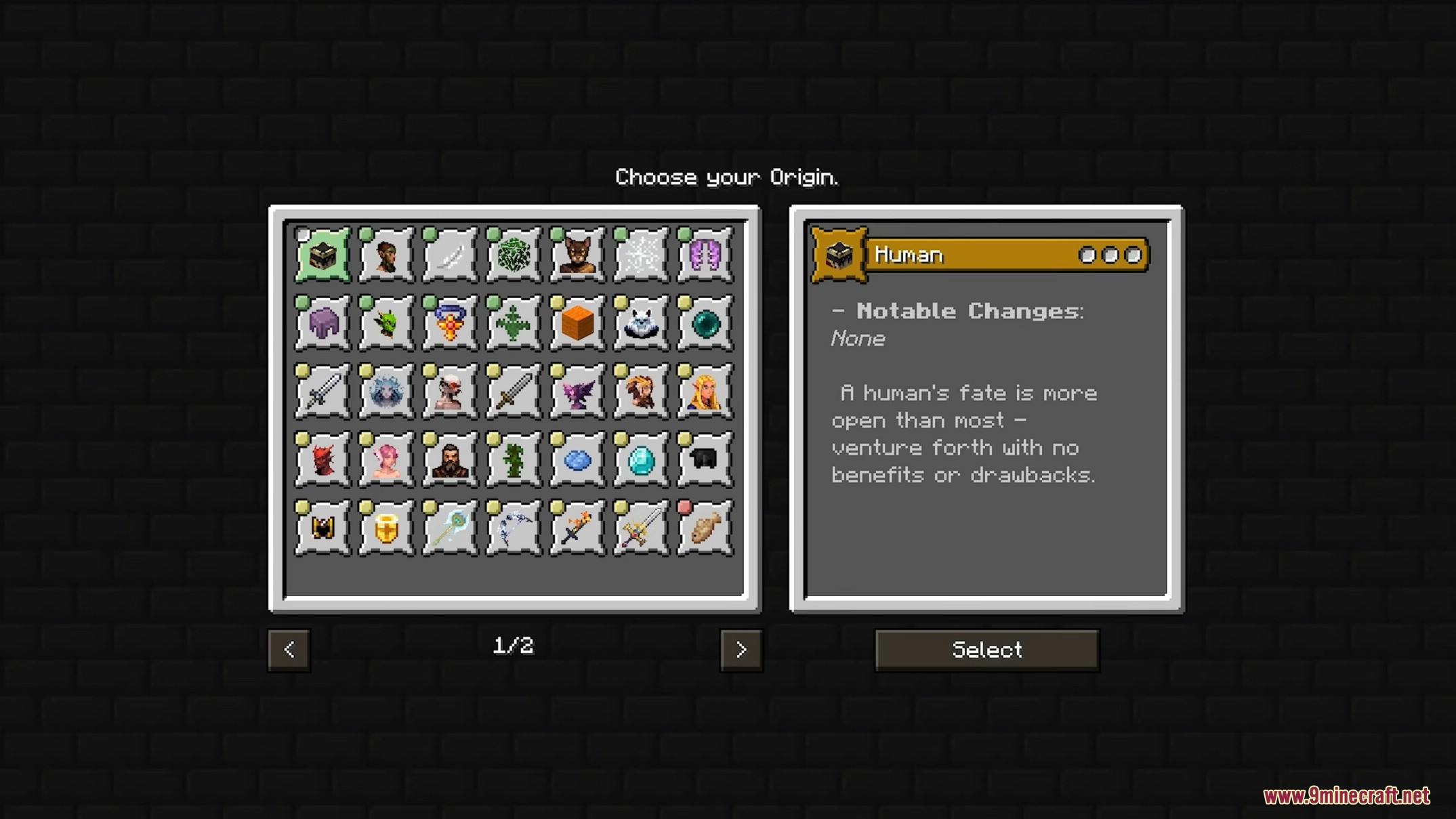Select the purple elytra wings origin
Image resolution: width=1456 pixels, height=819 pixels.
click(705, 255)
